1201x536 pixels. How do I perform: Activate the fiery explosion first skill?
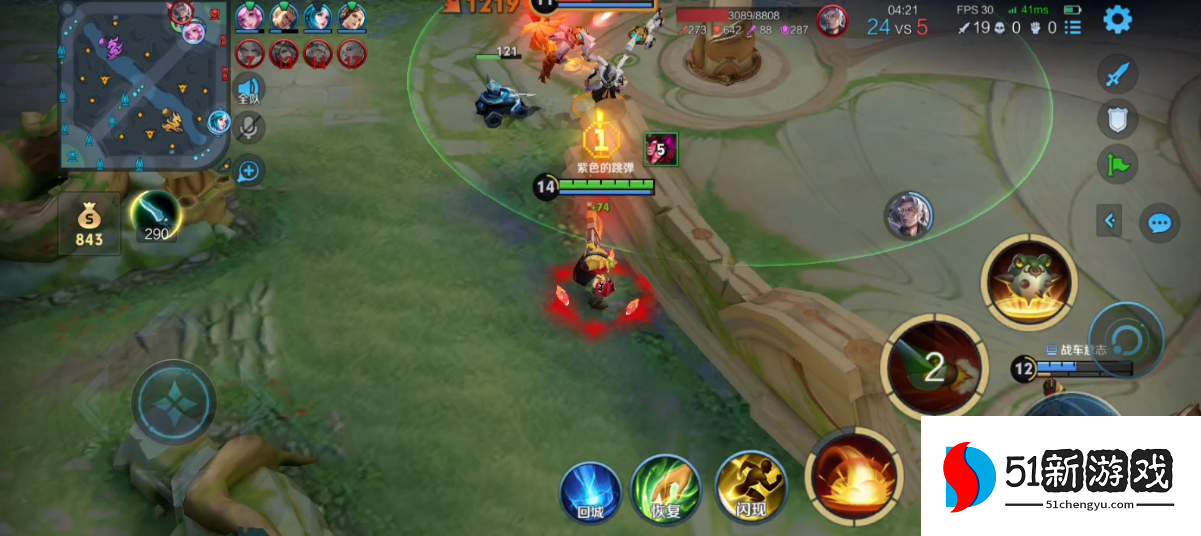click(854, 478)
